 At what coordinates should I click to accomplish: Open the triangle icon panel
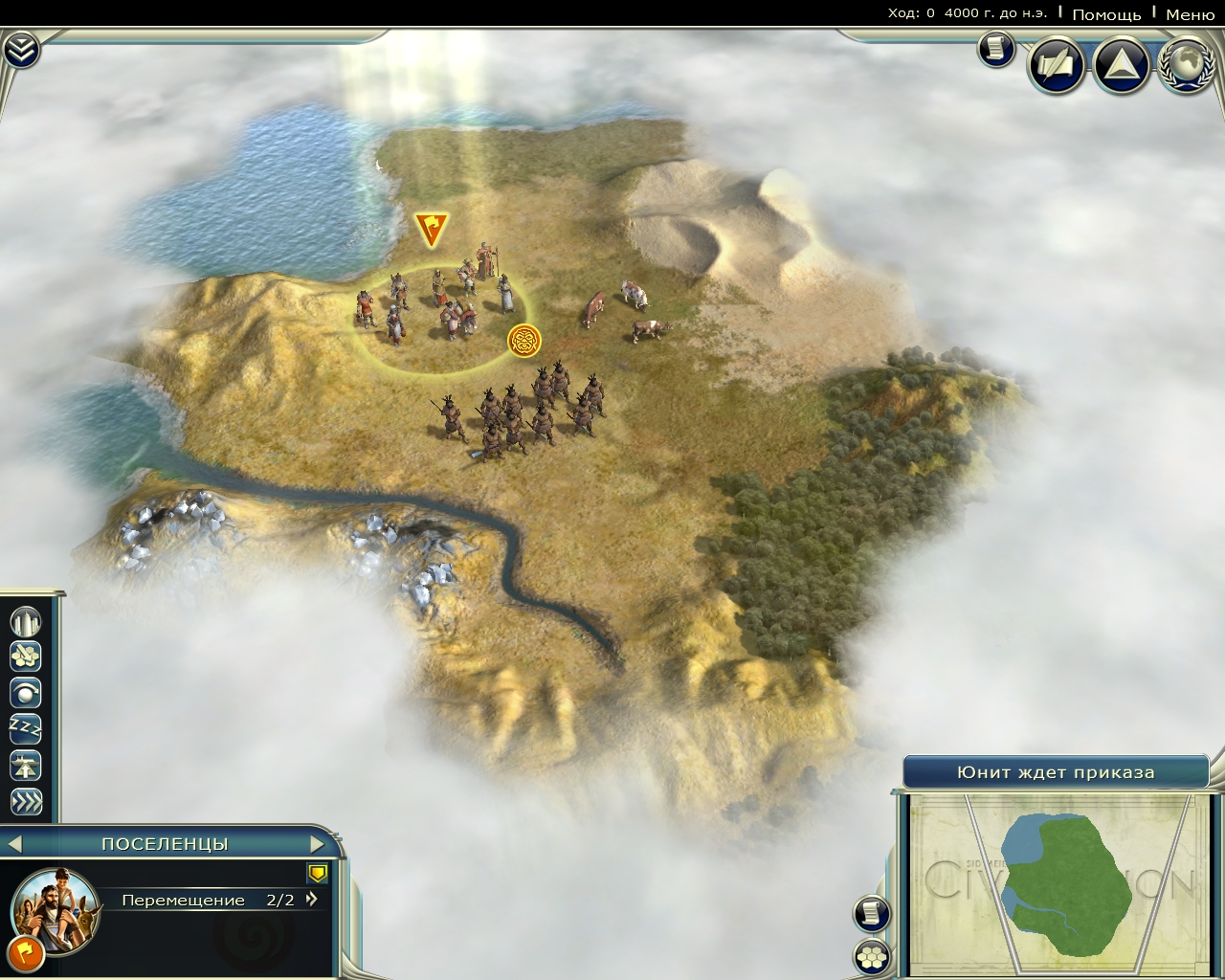point(1121,65)
